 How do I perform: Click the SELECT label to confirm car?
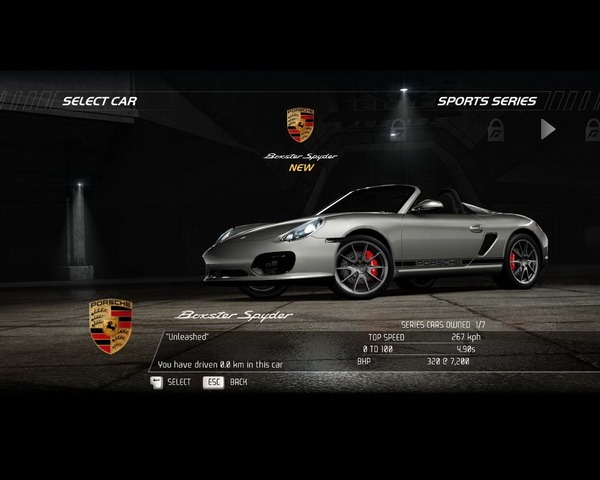coord(178,382)
